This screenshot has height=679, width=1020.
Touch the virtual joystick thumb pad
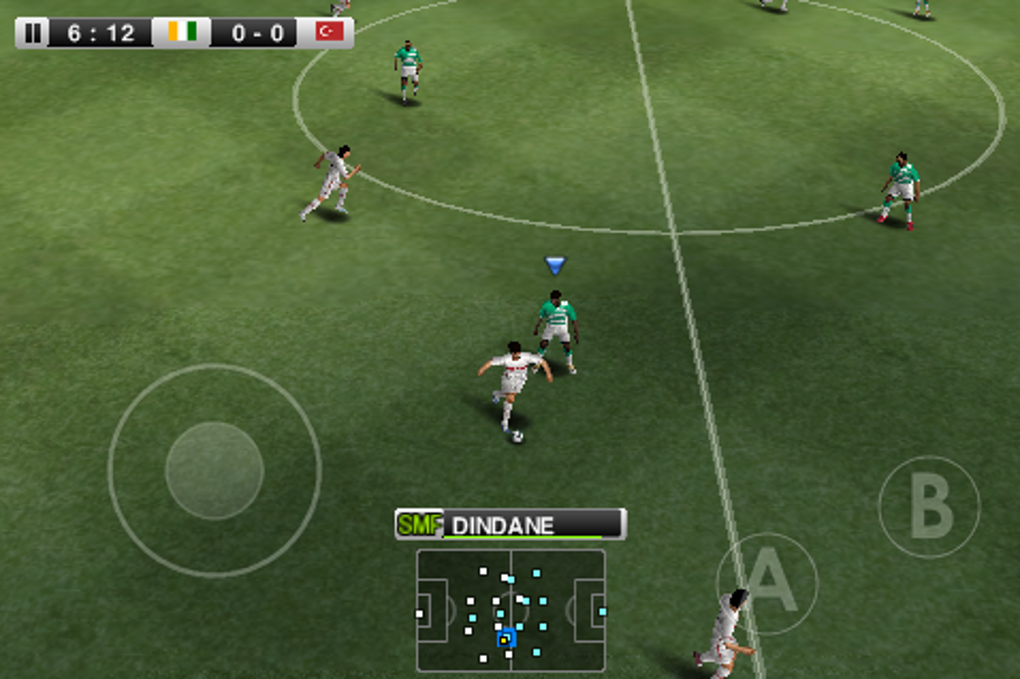point(214,470)
